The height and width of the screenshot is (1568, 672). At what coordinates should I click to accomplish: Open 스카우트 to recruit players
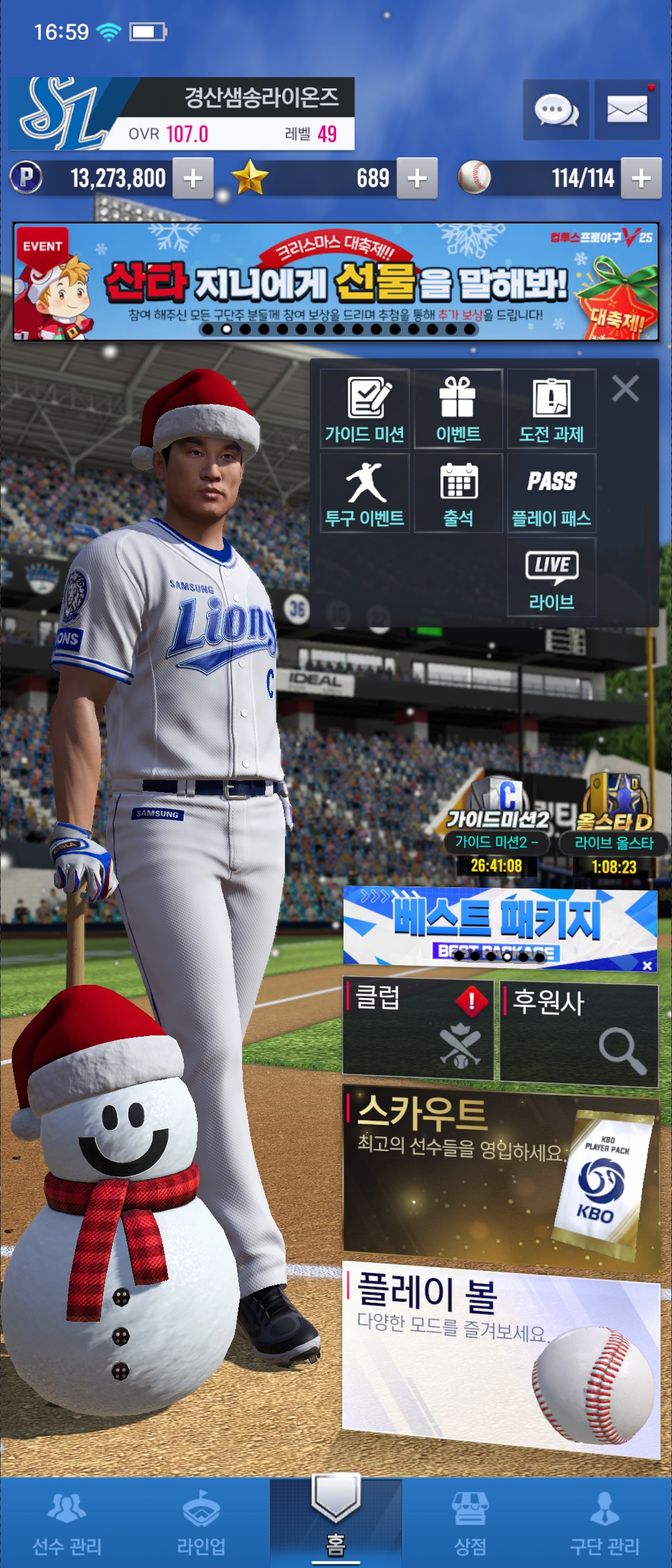(x=501, y=1176)
